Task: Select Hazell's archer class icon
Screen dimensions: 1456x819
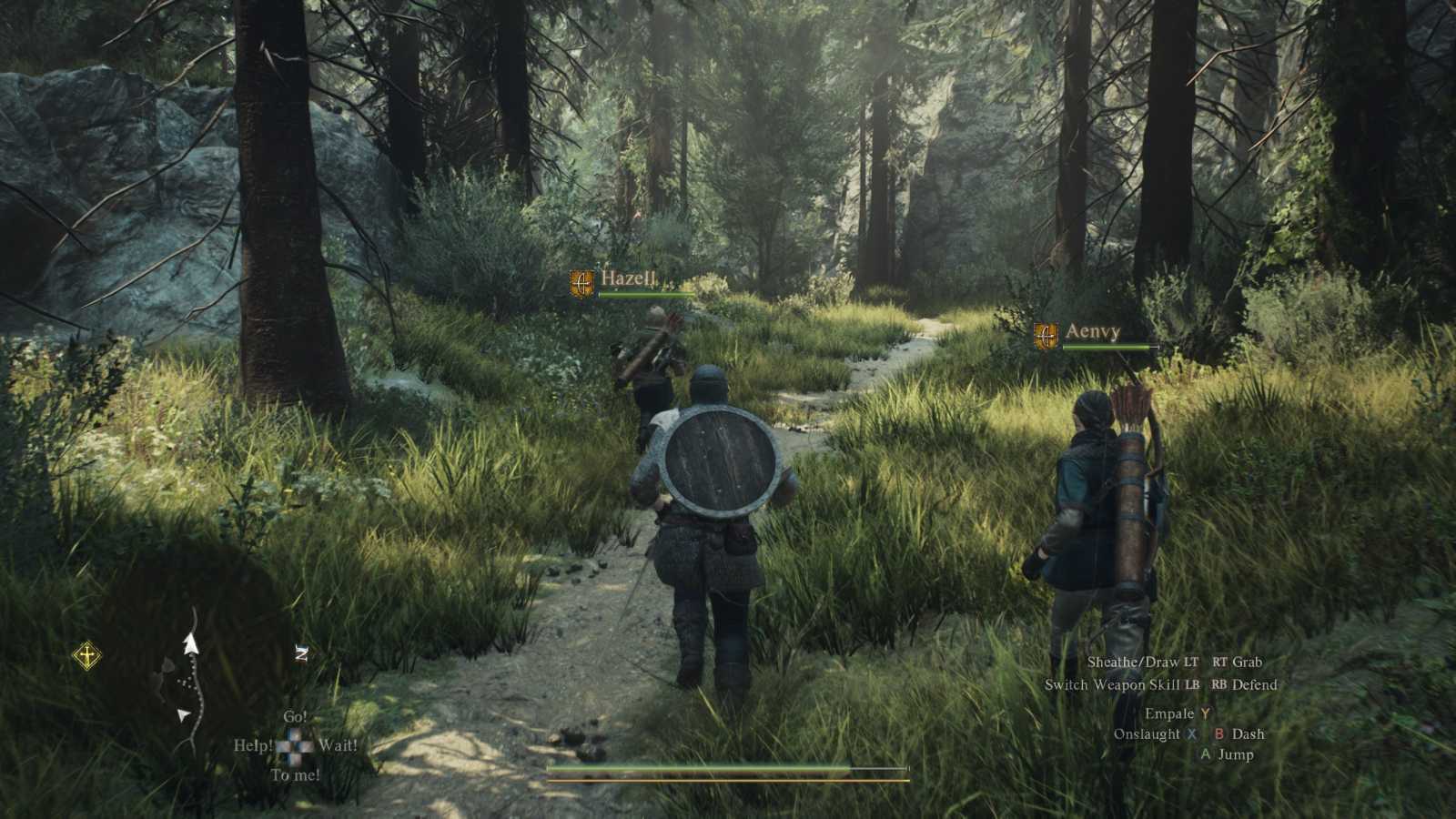Action: coord(582,282)
